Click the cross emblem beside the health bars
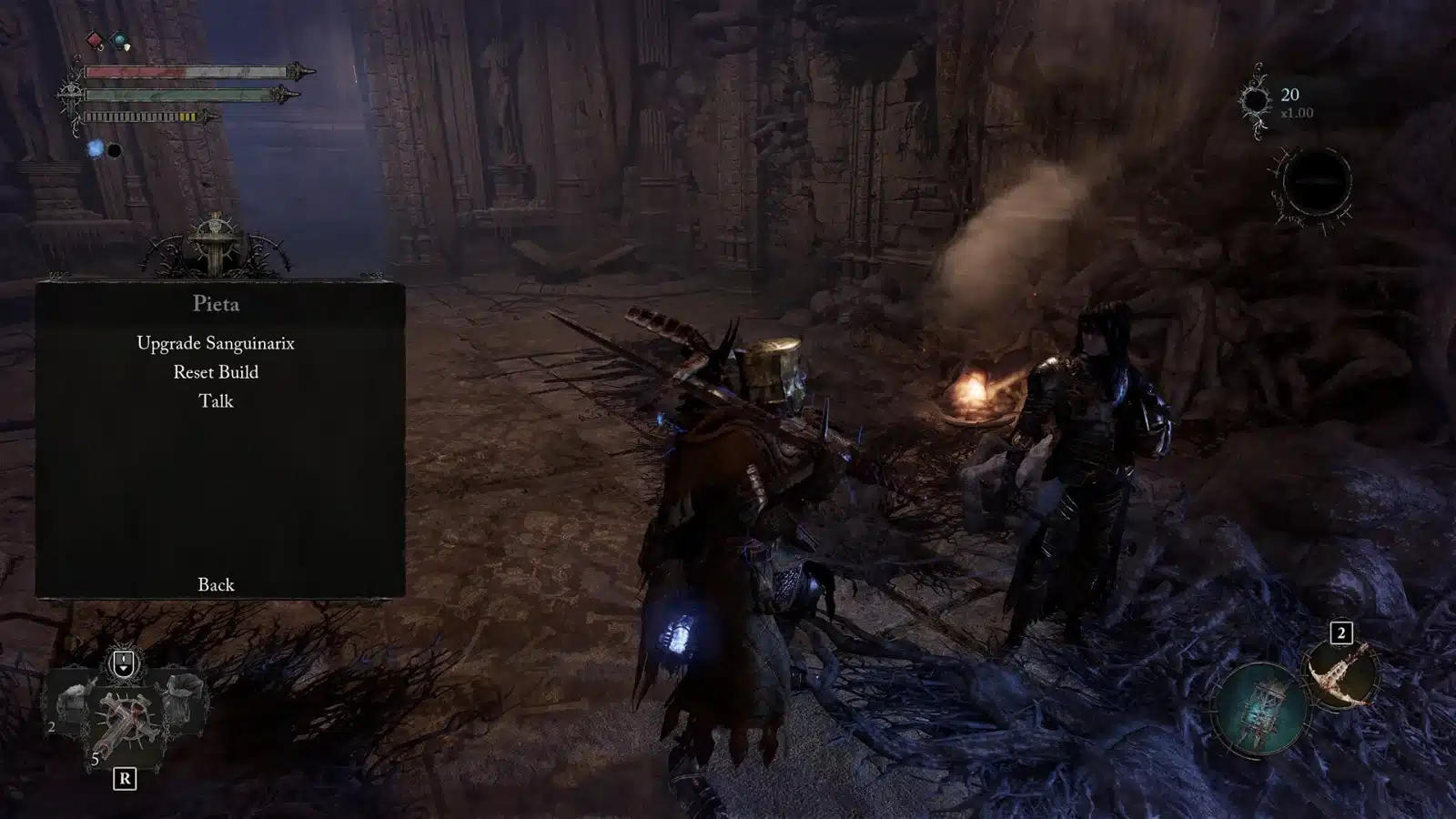The height and width of the screenshot is (819, 1456). [72, 93]
